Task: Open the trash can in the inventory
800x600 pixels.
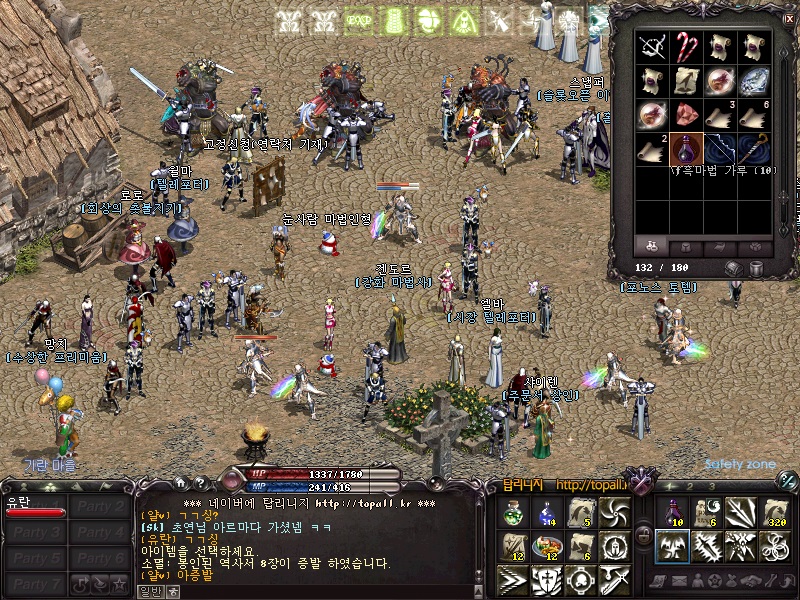Action: pyautogui.click(x=757, y=268)
